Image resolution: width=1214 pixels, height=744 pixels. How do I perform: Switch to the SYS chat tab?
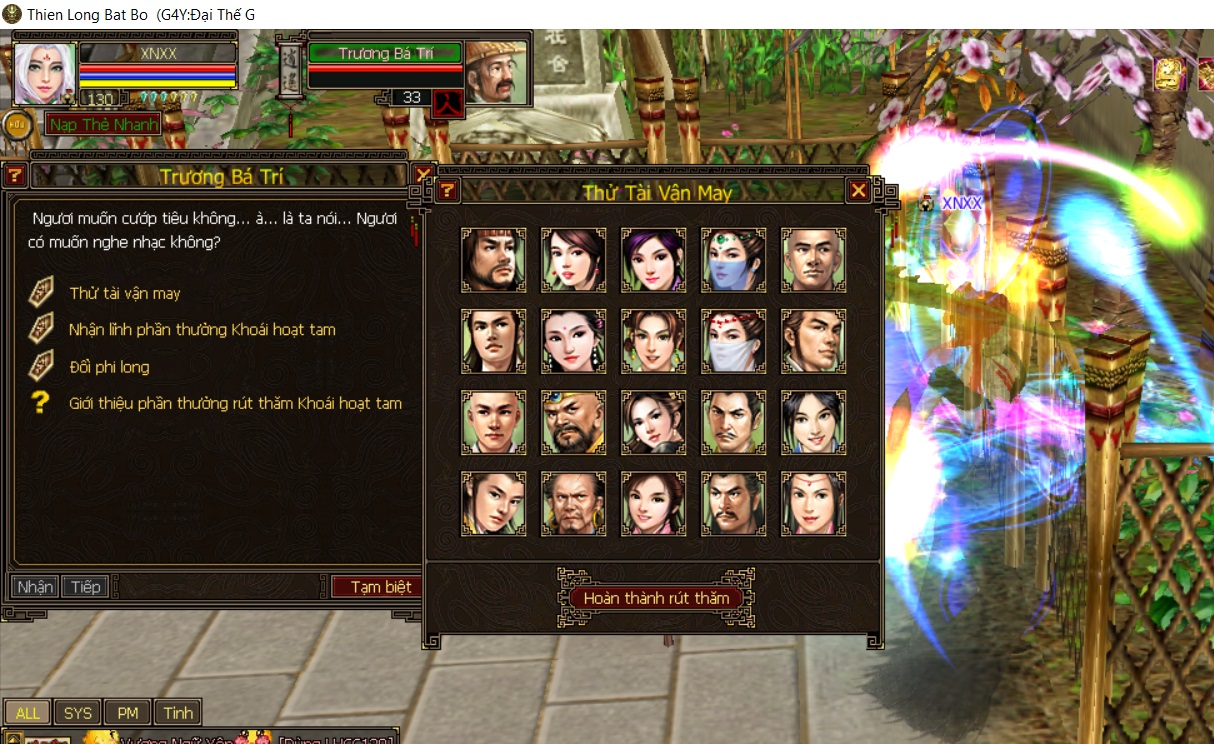click(78, 713)
